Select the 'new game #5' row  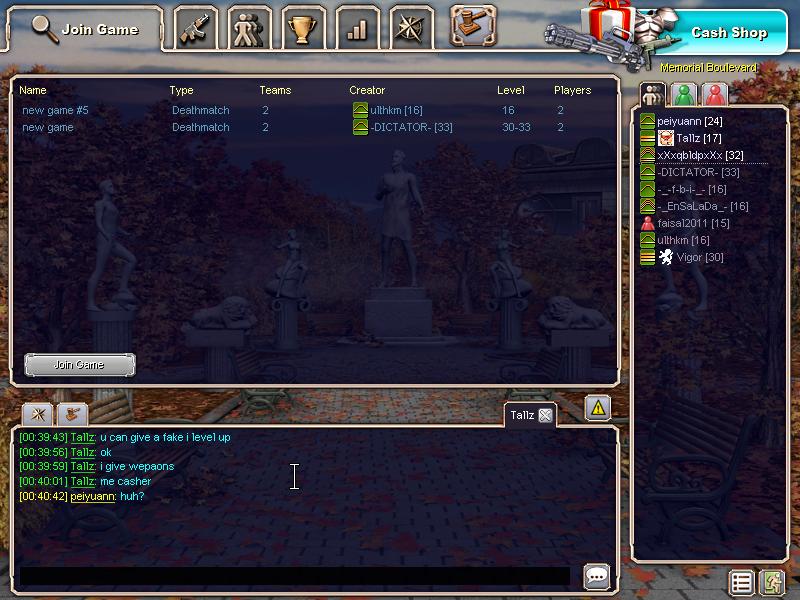(55, 110)
